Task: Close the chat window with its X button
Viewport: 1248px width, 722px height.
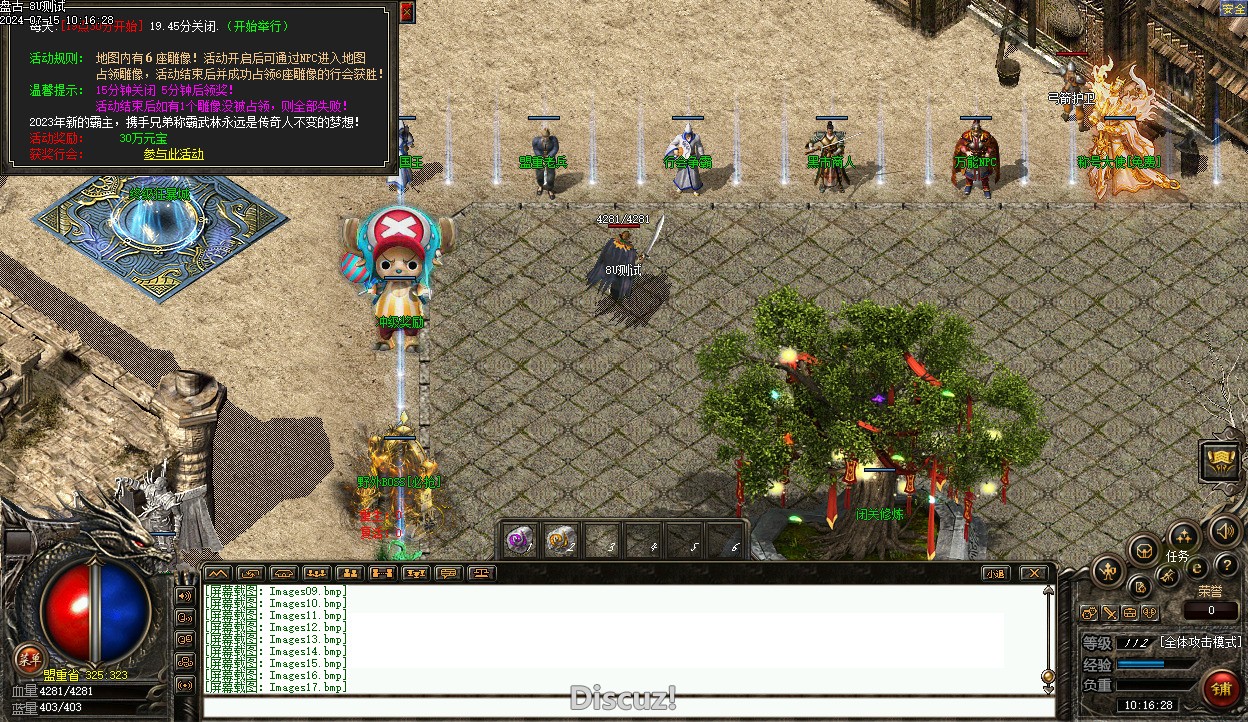Action: tap(1033, 573)
